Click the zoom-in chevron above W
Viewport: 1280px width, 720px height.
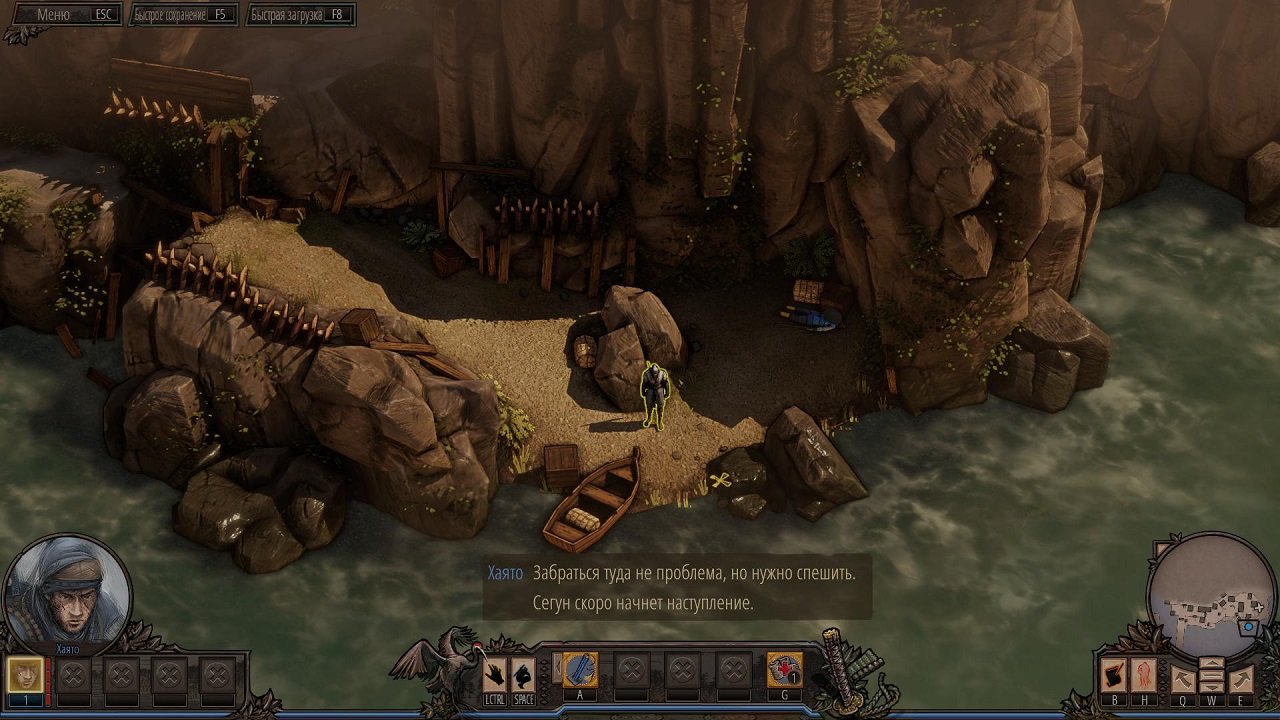tap(1212, 663)
